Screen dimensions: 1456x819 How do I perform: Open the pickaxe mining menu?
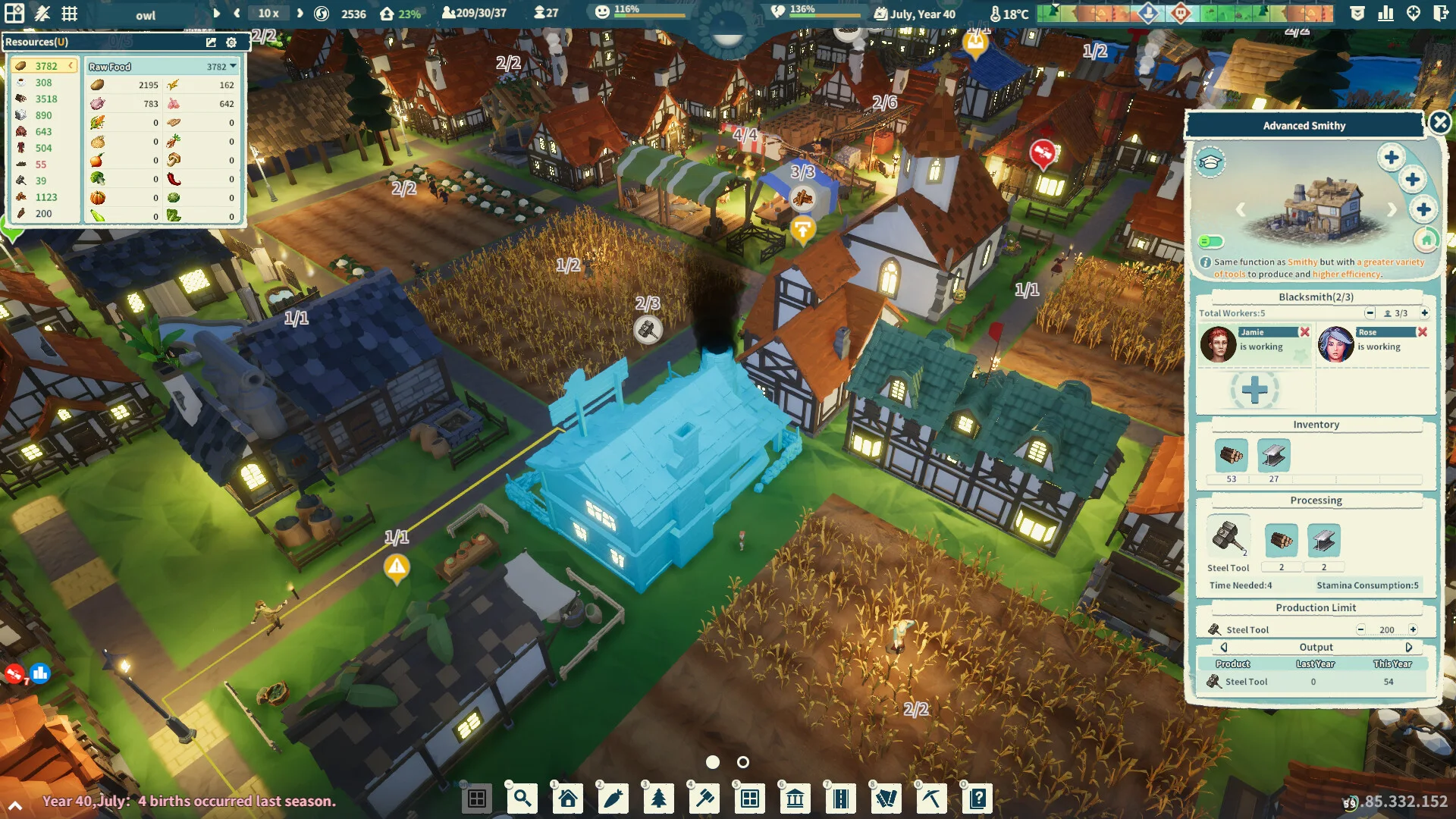tap(931, 799)
